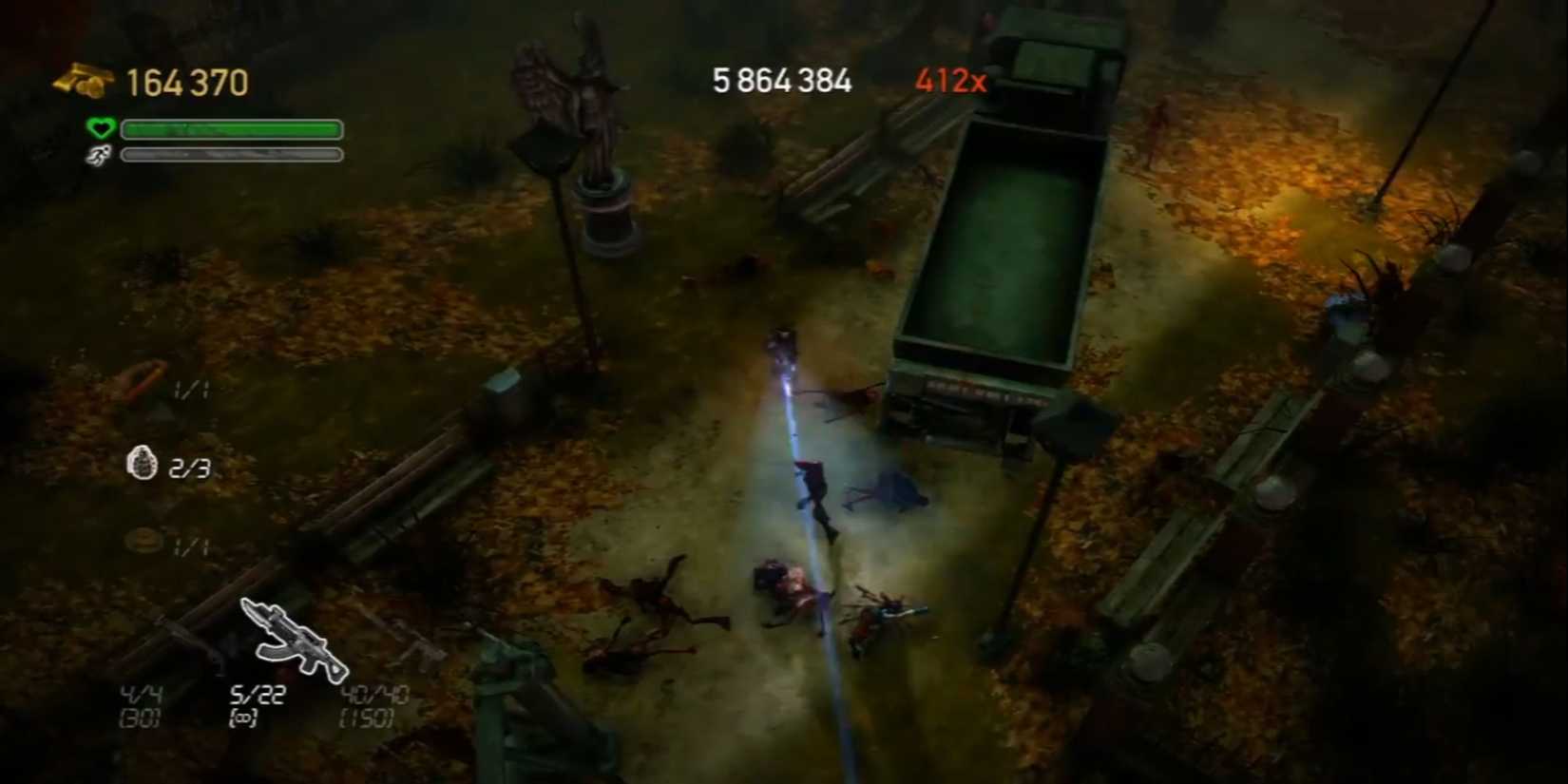Click the gold treasure icon near the money counter
This screenshot has width=1568, height=784.
[x=81, y=81]
